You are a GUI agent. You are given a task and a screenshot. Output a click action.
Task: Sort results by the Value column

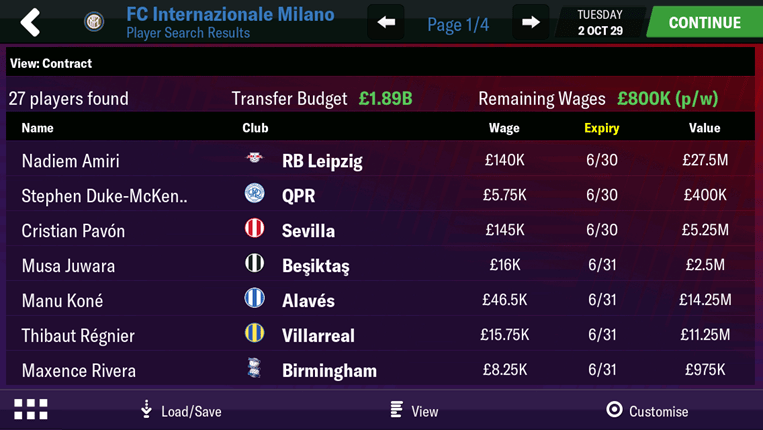704,128
